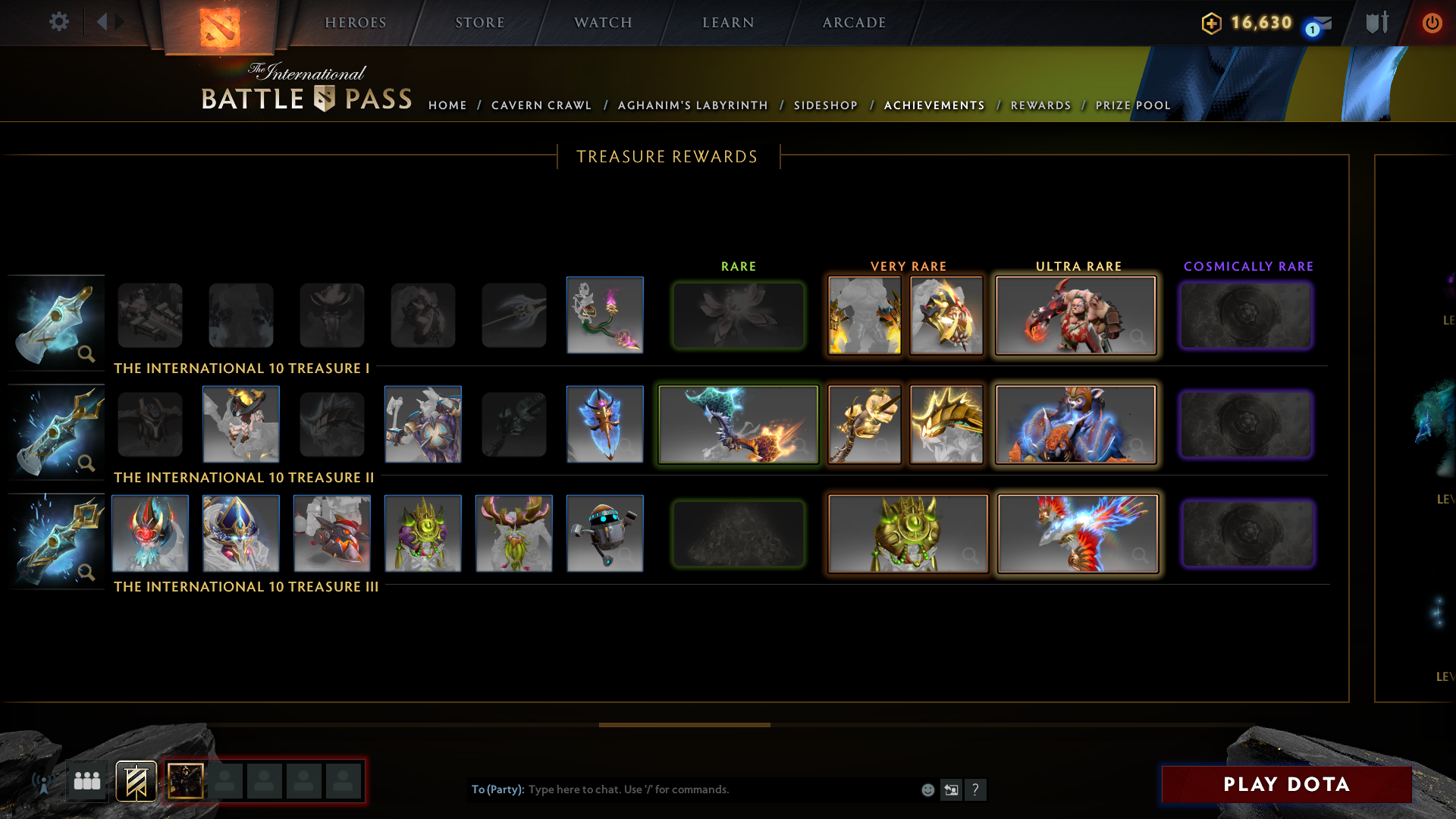Open the settings gear menu
Screen dimensions: 1456x819
coord(59,22)
